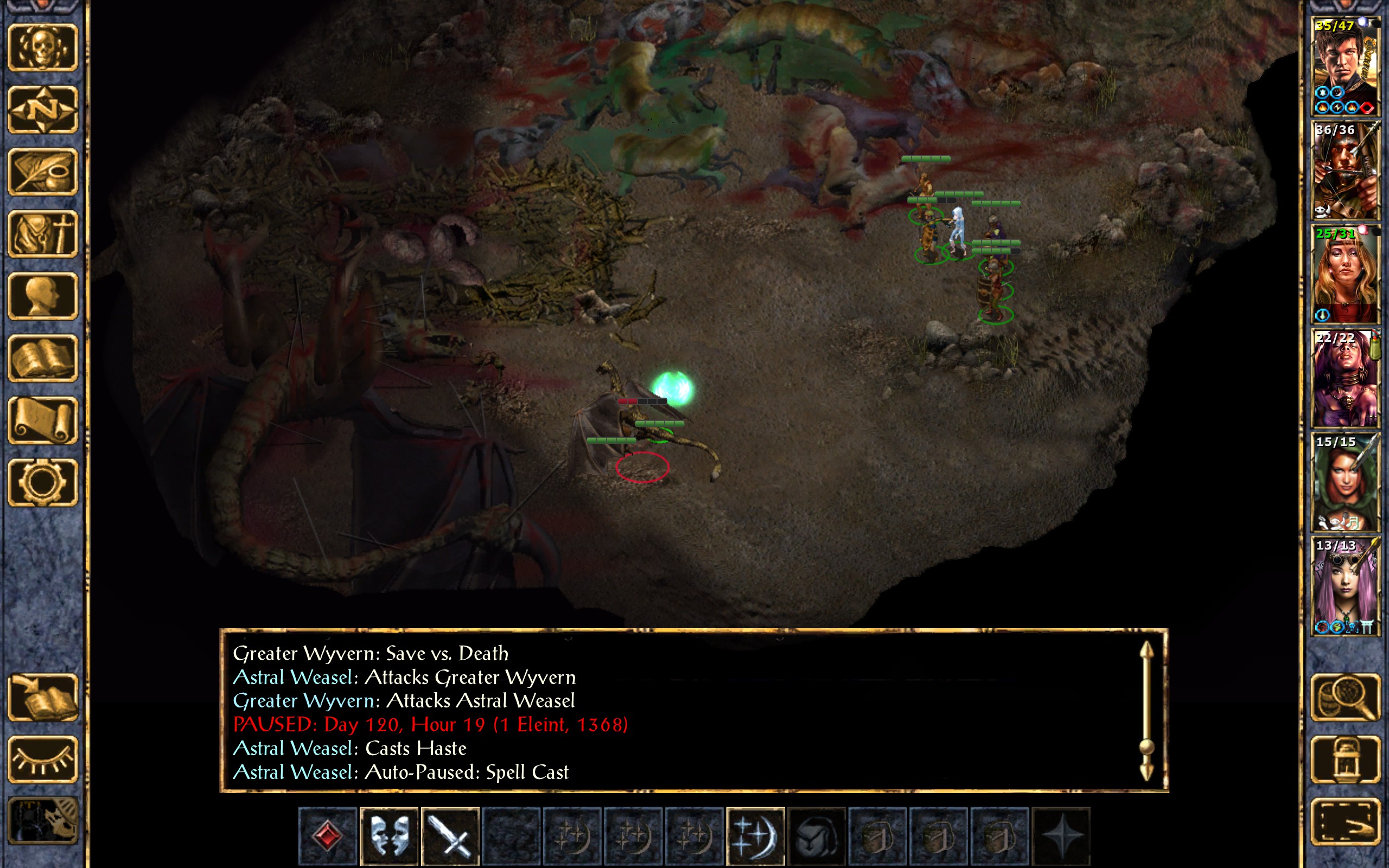
Task: Select the purple-skinned woman portrait with 22/22 health
Action: pos(1345,378)
